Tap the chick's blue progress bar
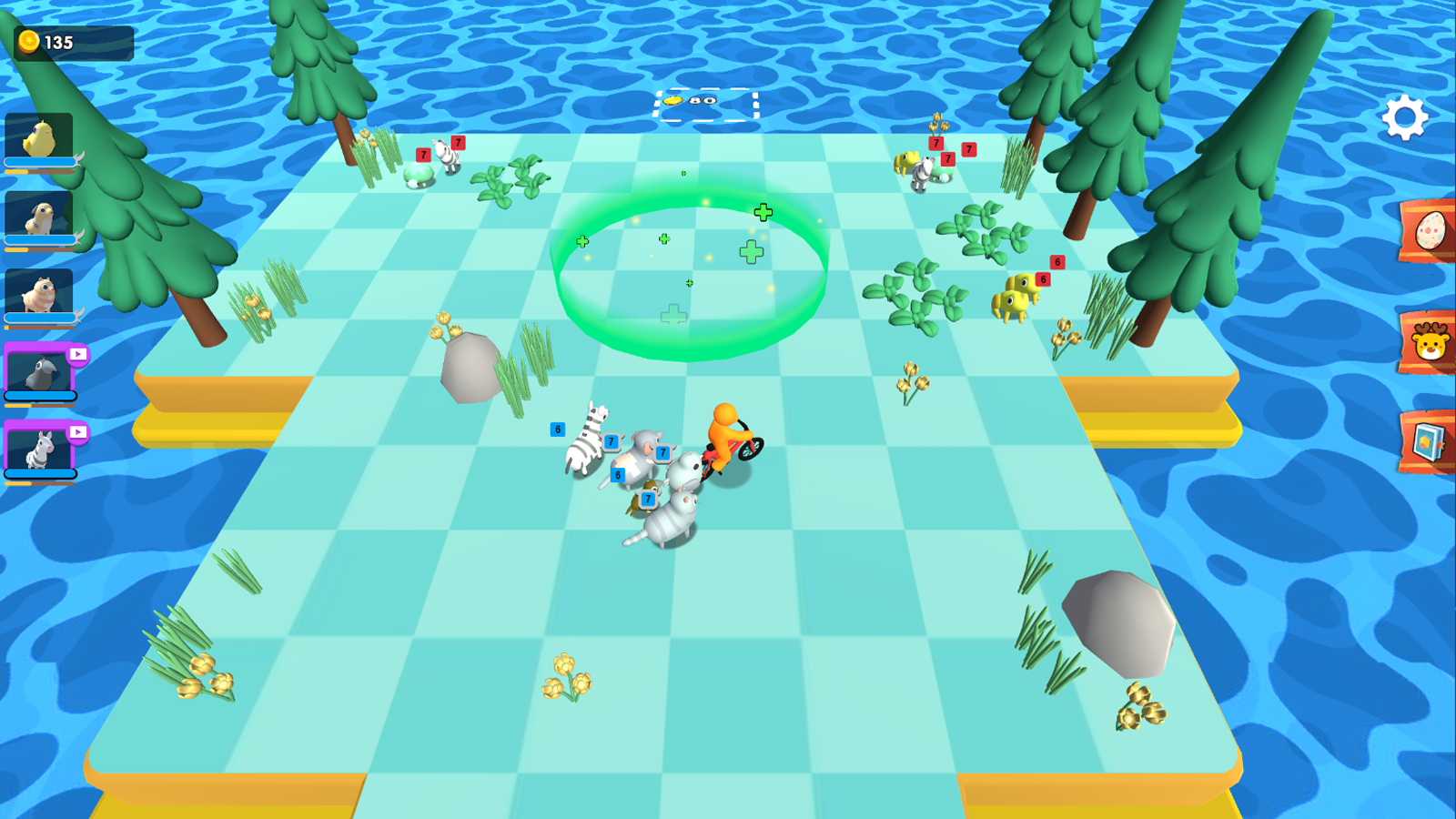Screen dimensions: 1456x819 pos(38,164)
